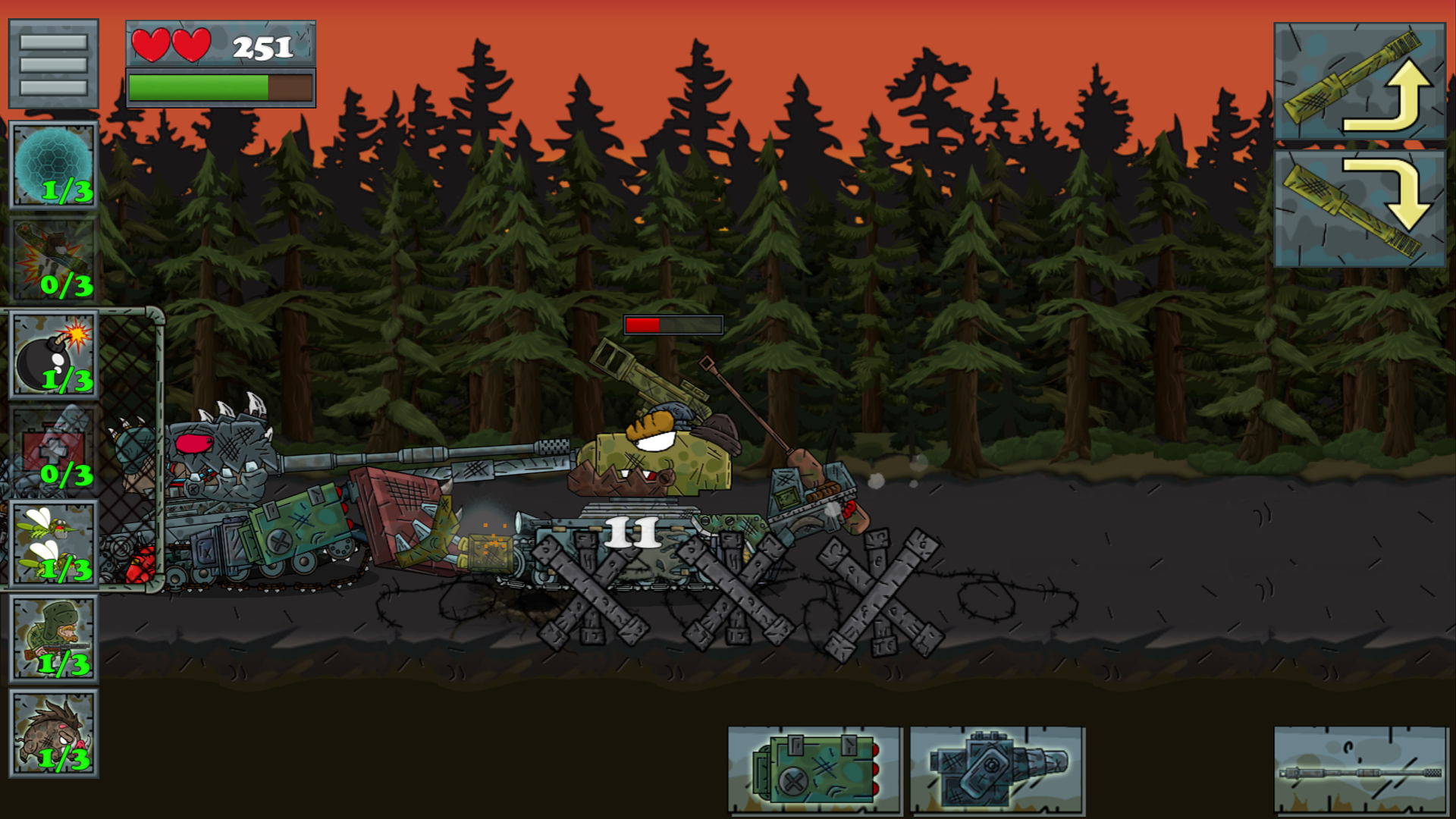Click the first-aid crate ability
Screen dimensions: 1456x819
coord(53,447)
